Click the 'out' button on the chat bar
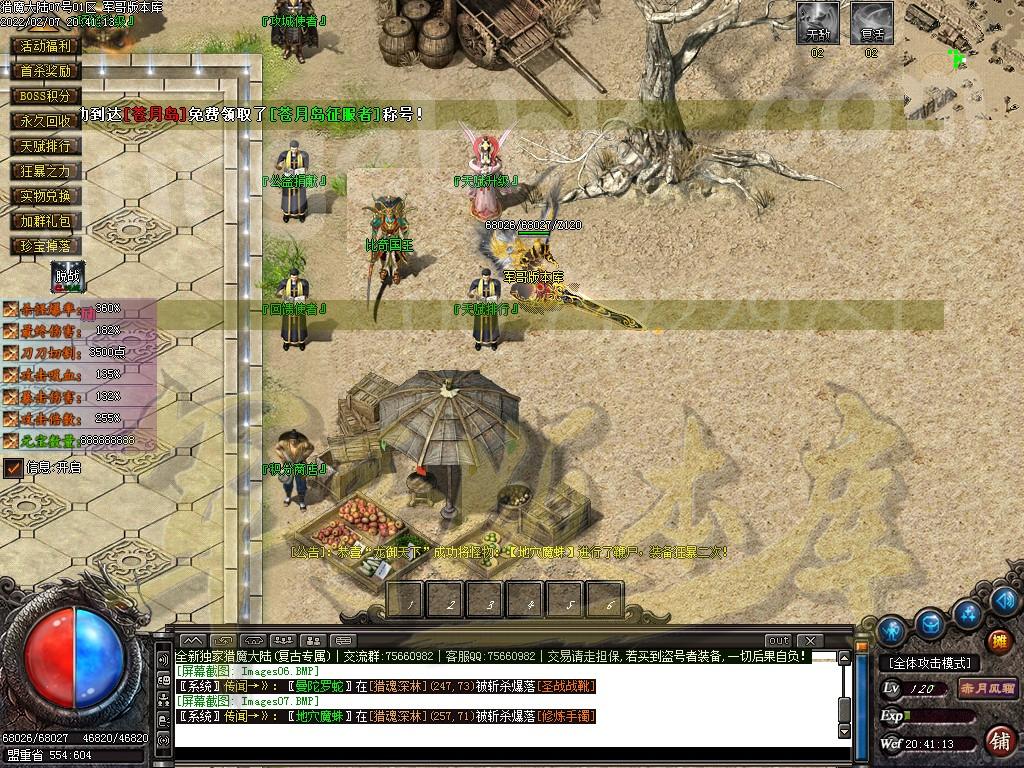The width and height of the screenshot is (1024, 768). click(x=778, y=640)
